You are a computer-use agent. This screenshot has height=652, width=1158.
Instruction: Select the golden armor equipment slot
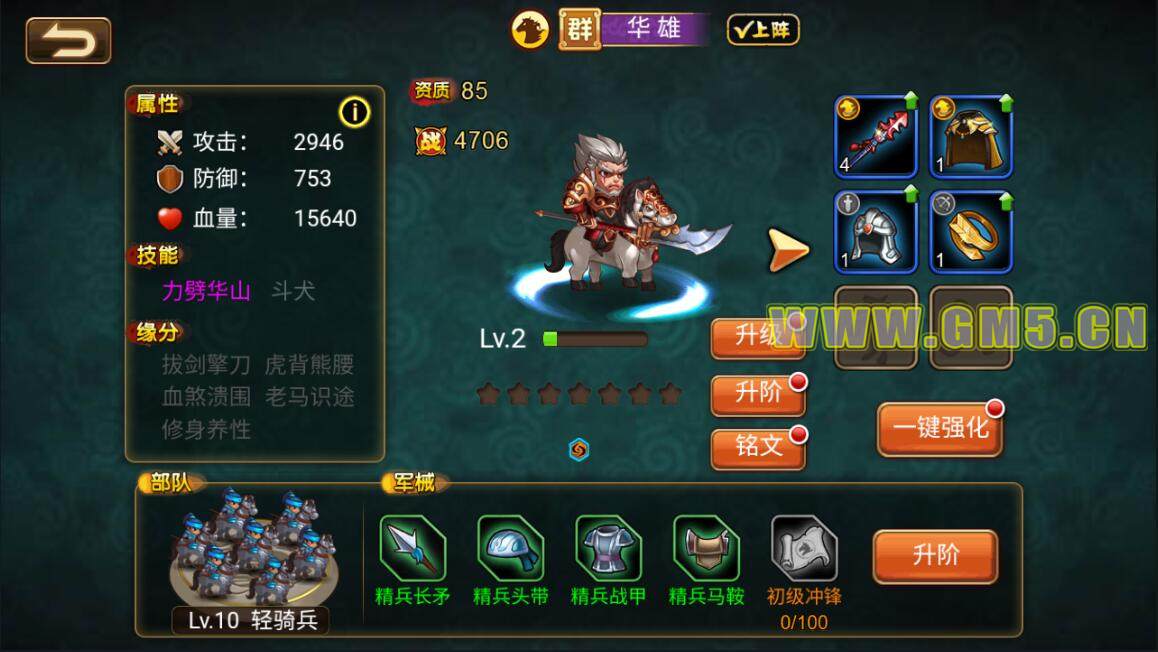point(971,136)
